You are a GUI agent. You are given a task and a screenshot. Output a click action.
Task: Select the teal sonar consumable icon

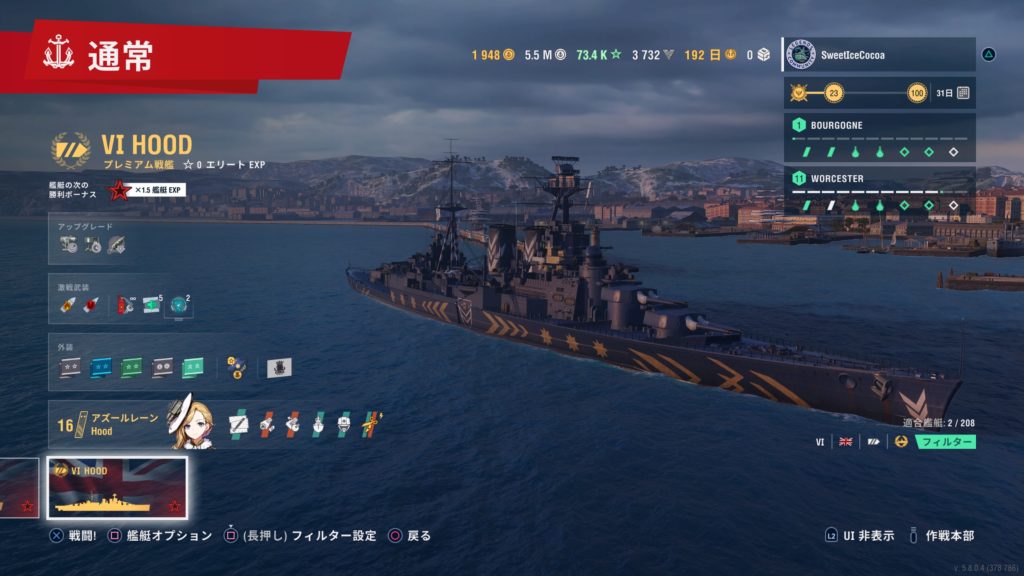pos(179,305)
